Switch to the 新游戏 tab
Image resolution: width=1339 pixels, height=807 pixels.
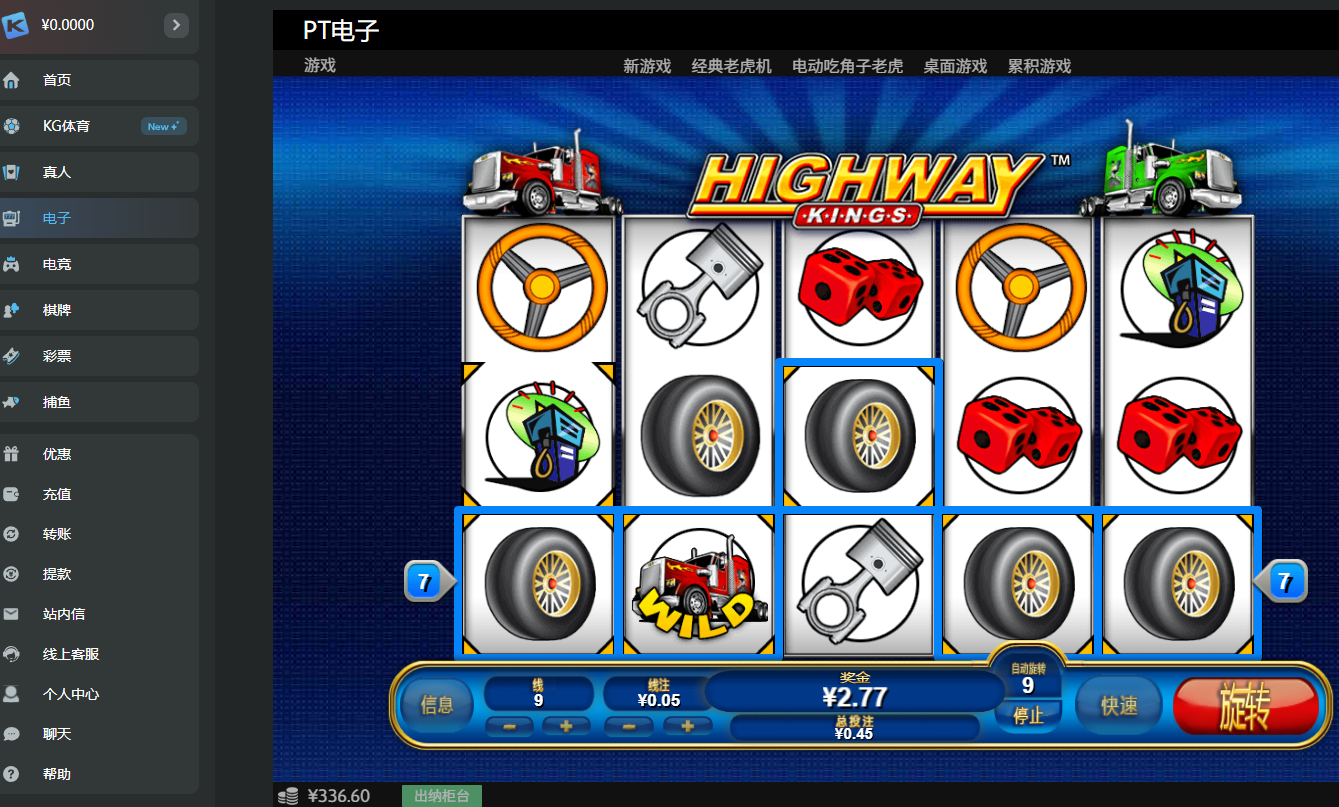click(647, 66)
